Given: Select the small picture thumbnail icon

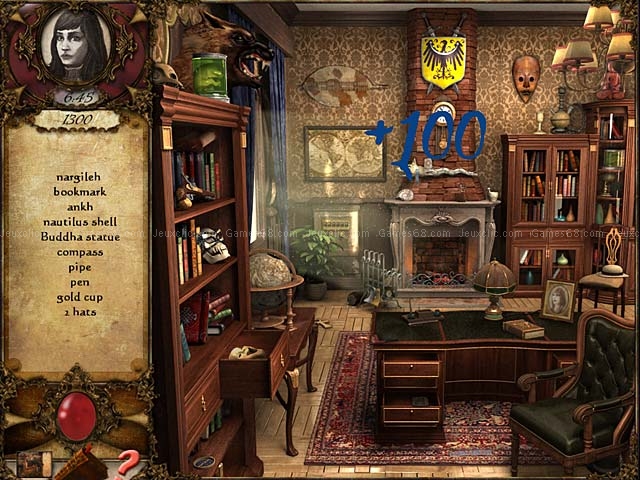Looking at the screenshot, I should tap(33, 464).
